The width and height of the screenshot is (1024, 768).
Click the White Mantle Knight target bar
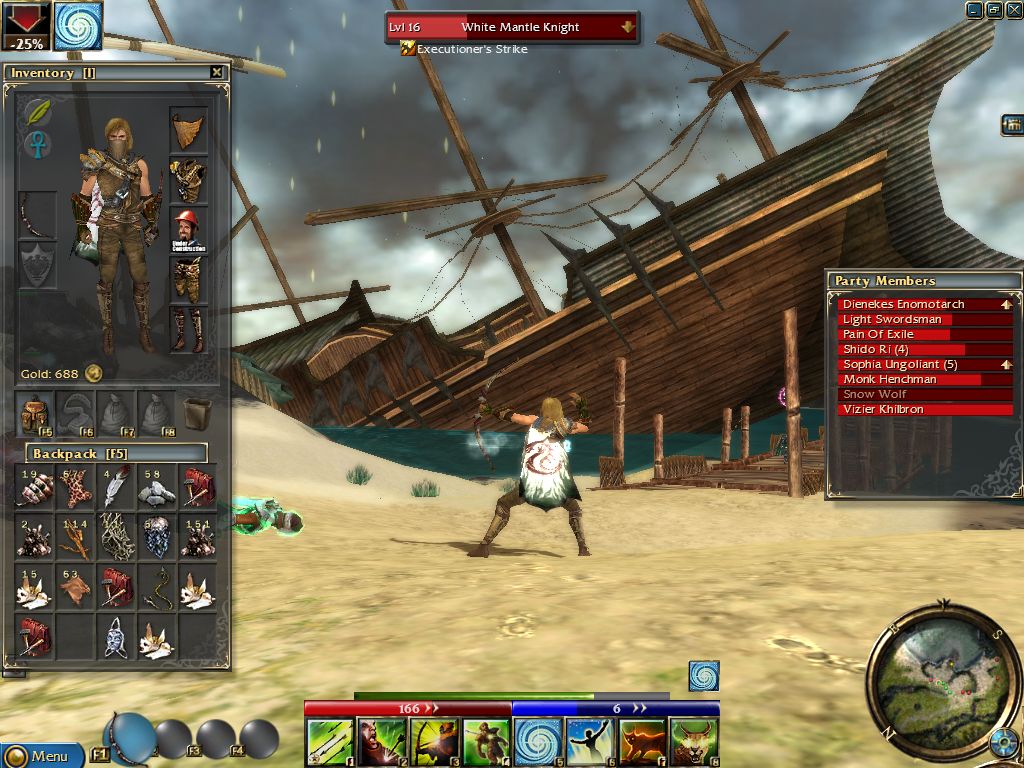pyautogui.click(x=511, y=27)
